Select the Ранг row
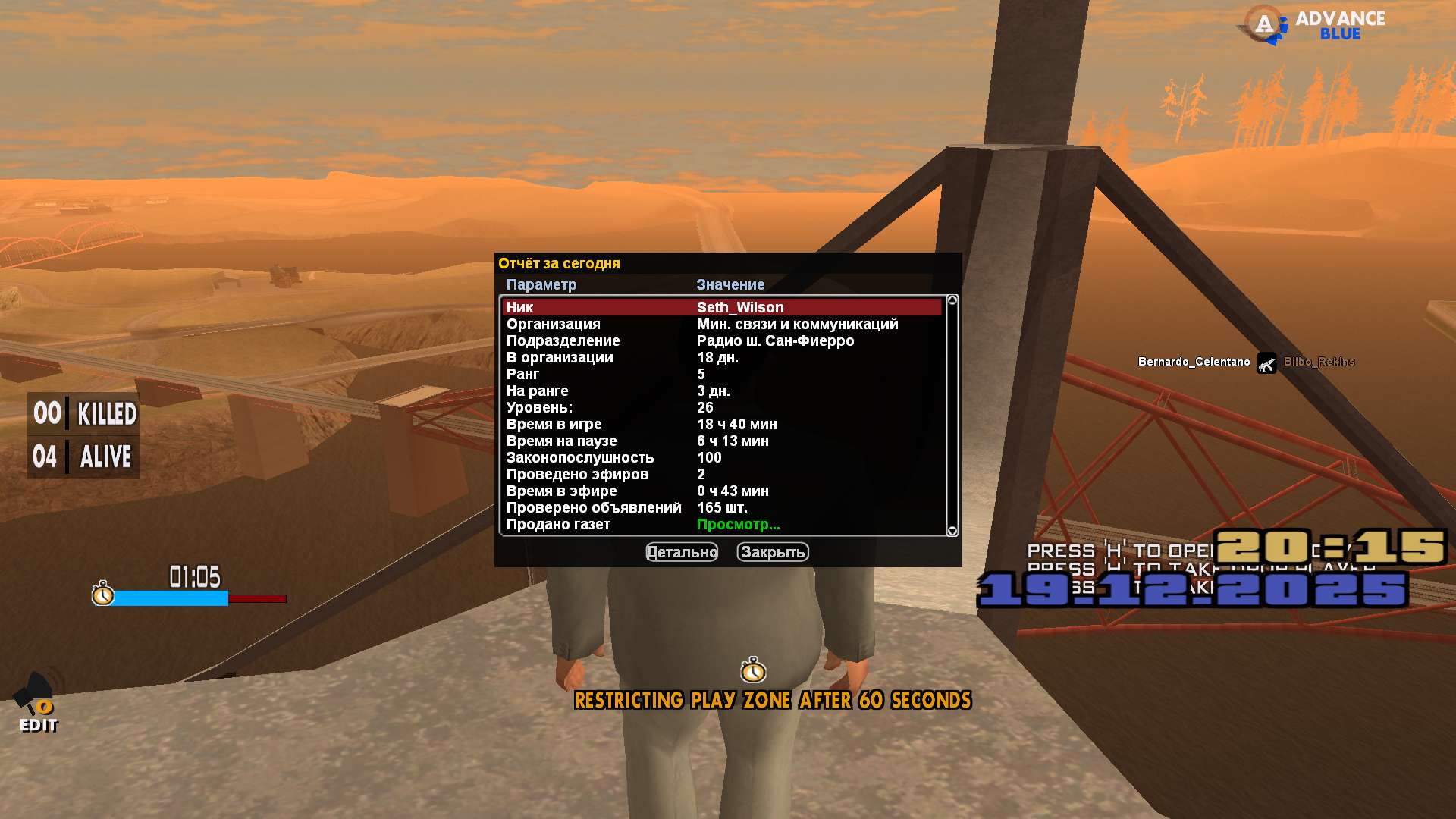This screenshot has height=819, width=1456. pyautogui.click(x=720, y=374)
